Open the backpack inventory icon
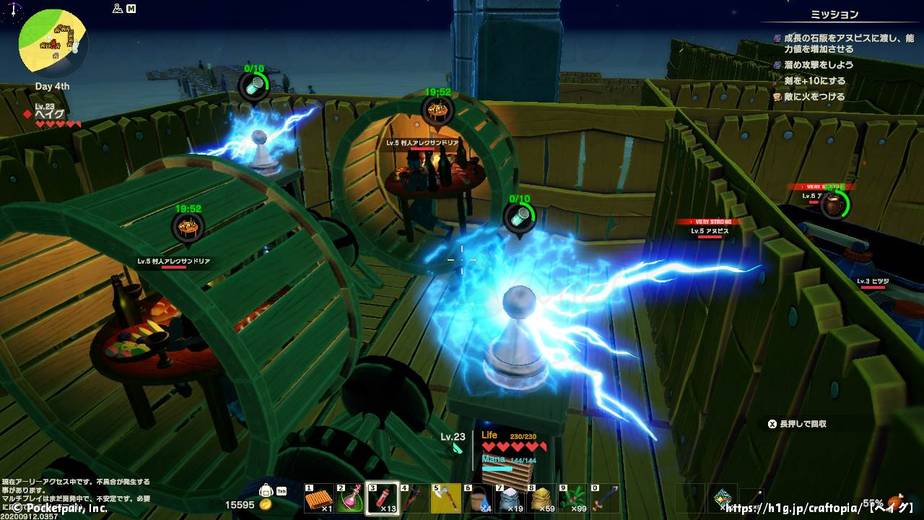The width and height of the screenshot is (924, 520). [x=267, y=491]
